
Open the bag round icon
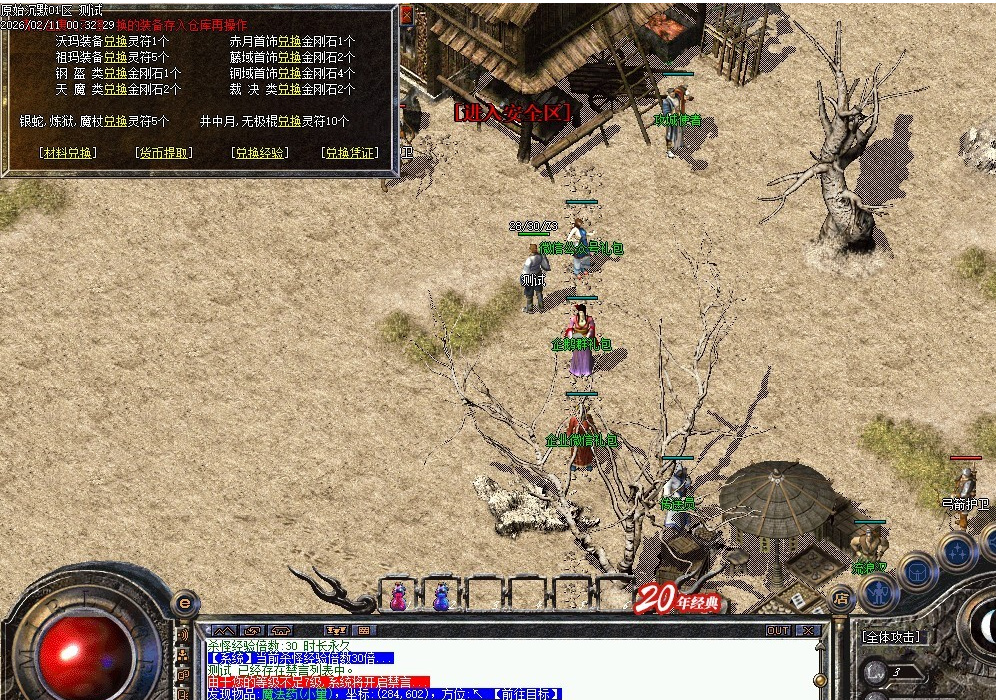(917, 572)
